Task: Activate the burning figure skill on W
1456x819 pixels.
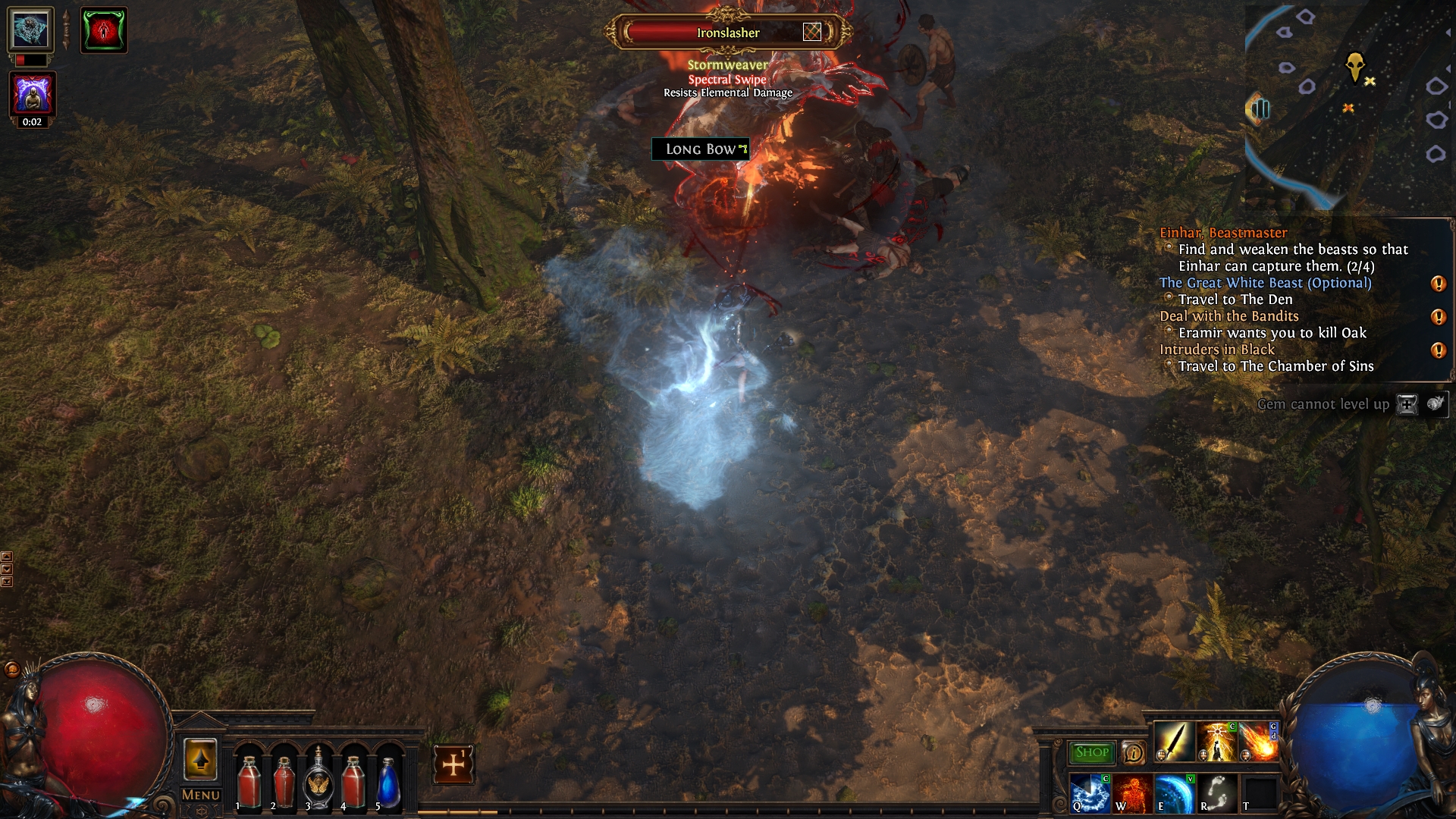Action: [1131, 793]
